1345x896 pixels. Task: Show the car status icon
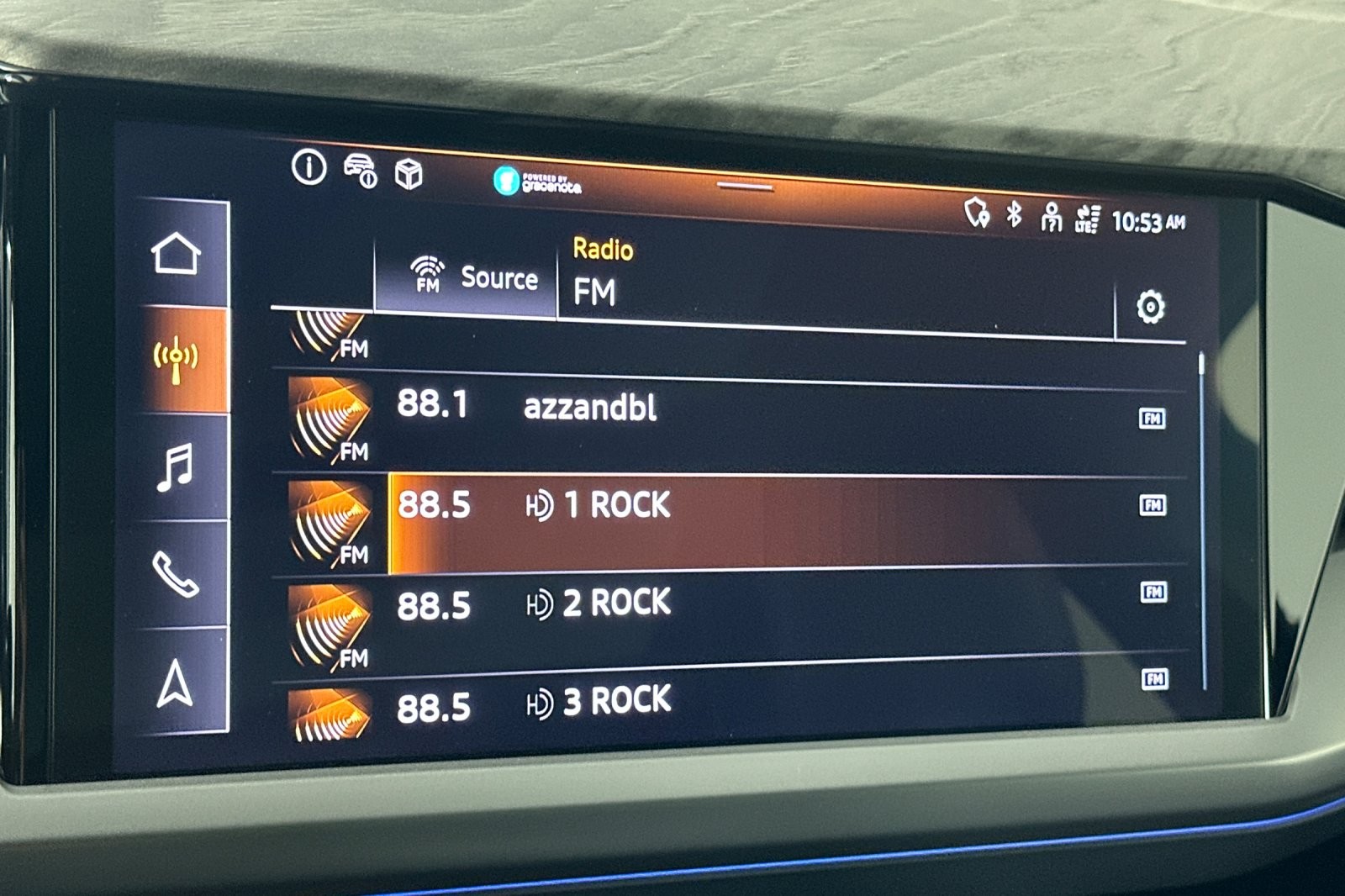click(x=361, y=171)
